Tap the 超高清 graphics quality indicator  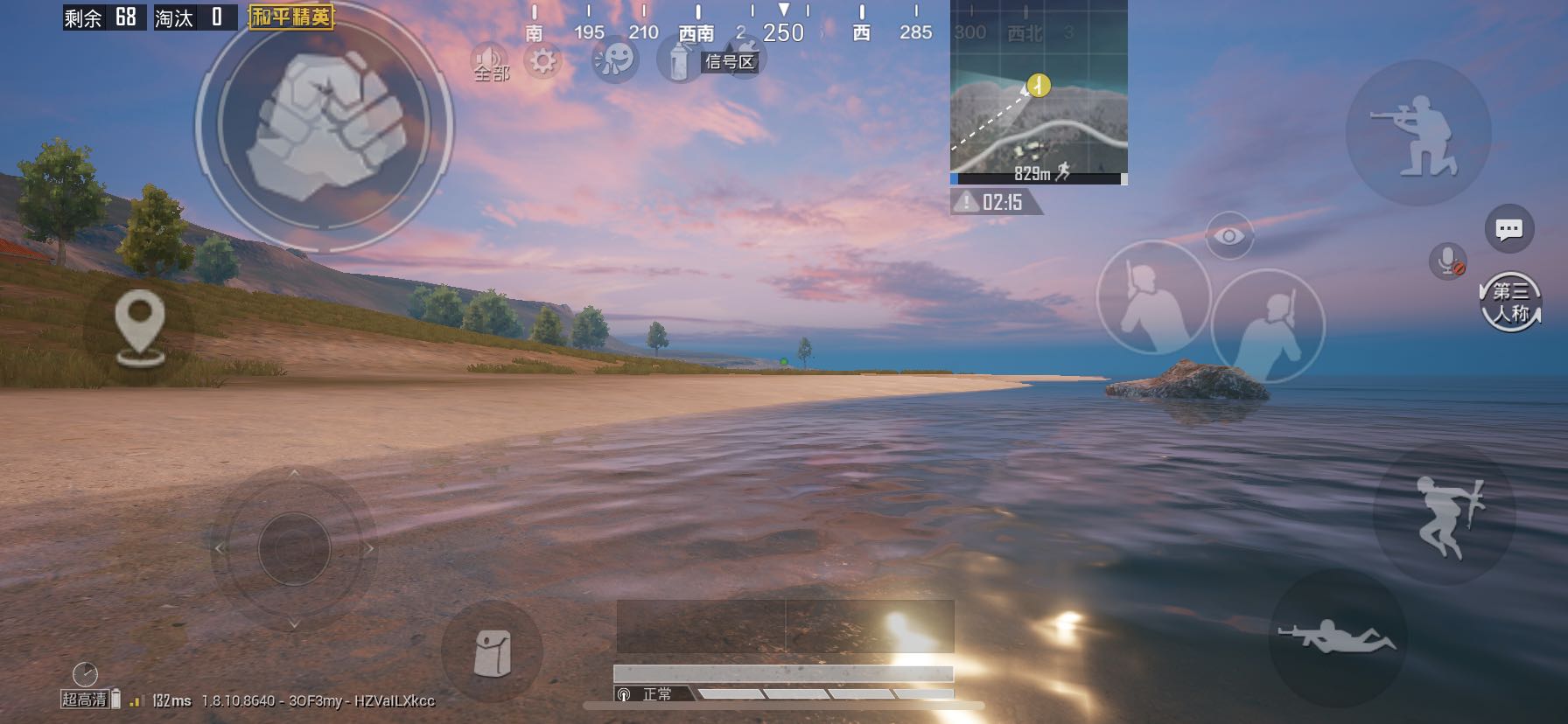85,700
